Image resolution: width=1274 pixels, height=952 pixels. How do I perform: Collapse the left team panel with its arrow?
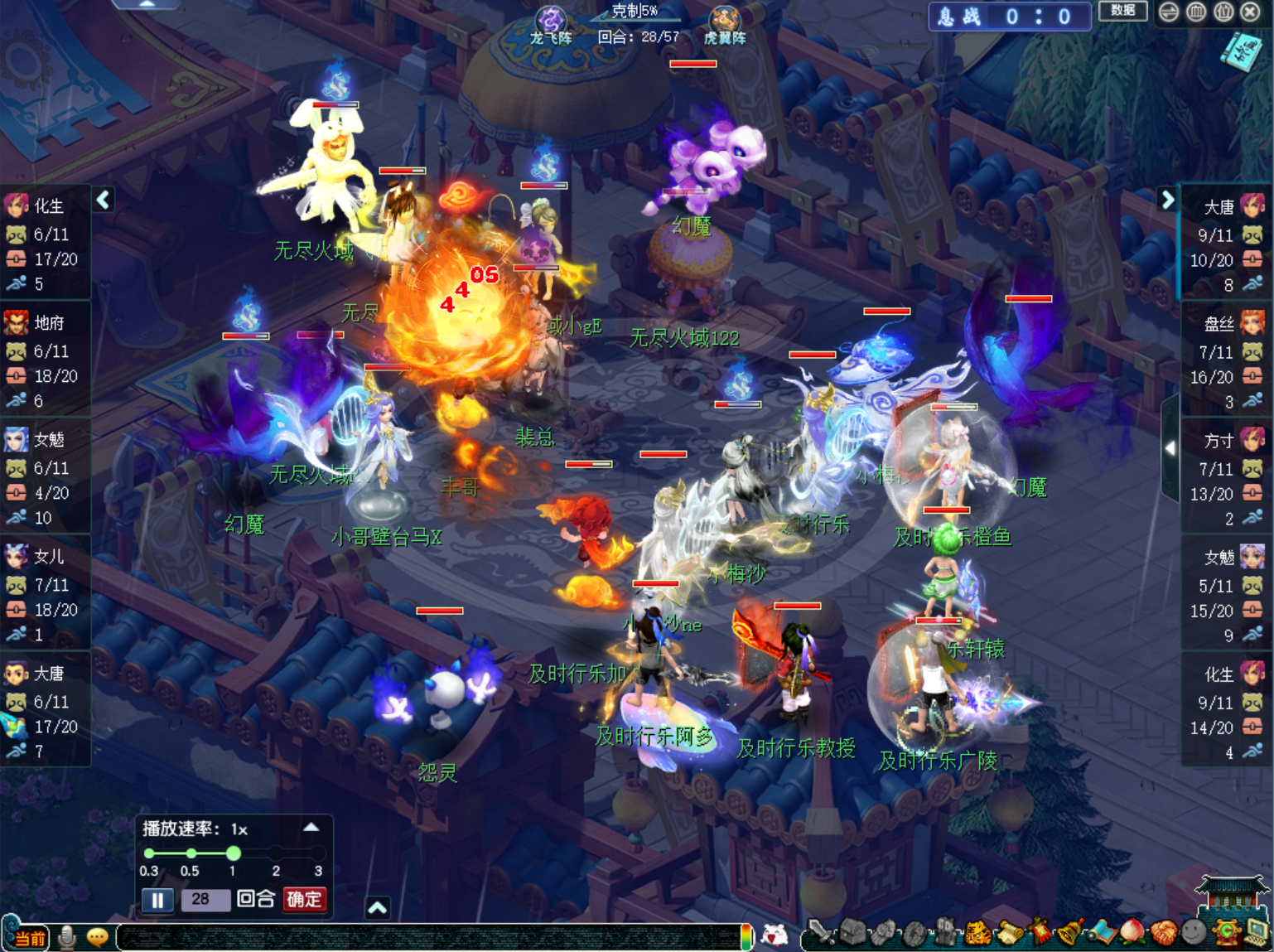tap(104, 200)
